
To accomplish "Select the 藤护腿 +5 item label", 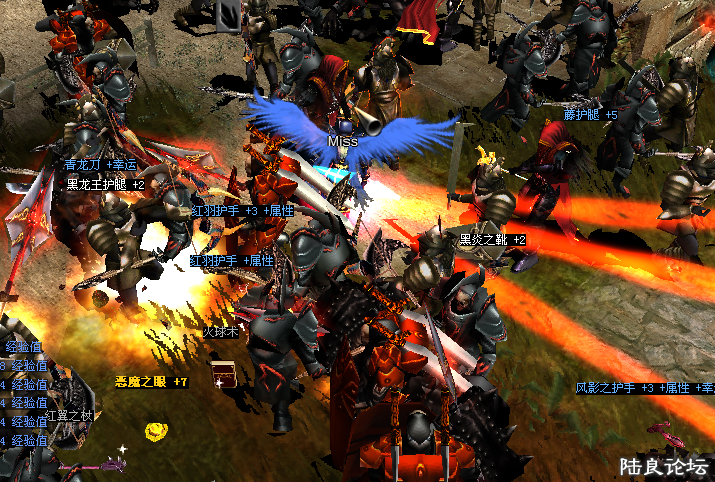I will [x=590, y=115].
